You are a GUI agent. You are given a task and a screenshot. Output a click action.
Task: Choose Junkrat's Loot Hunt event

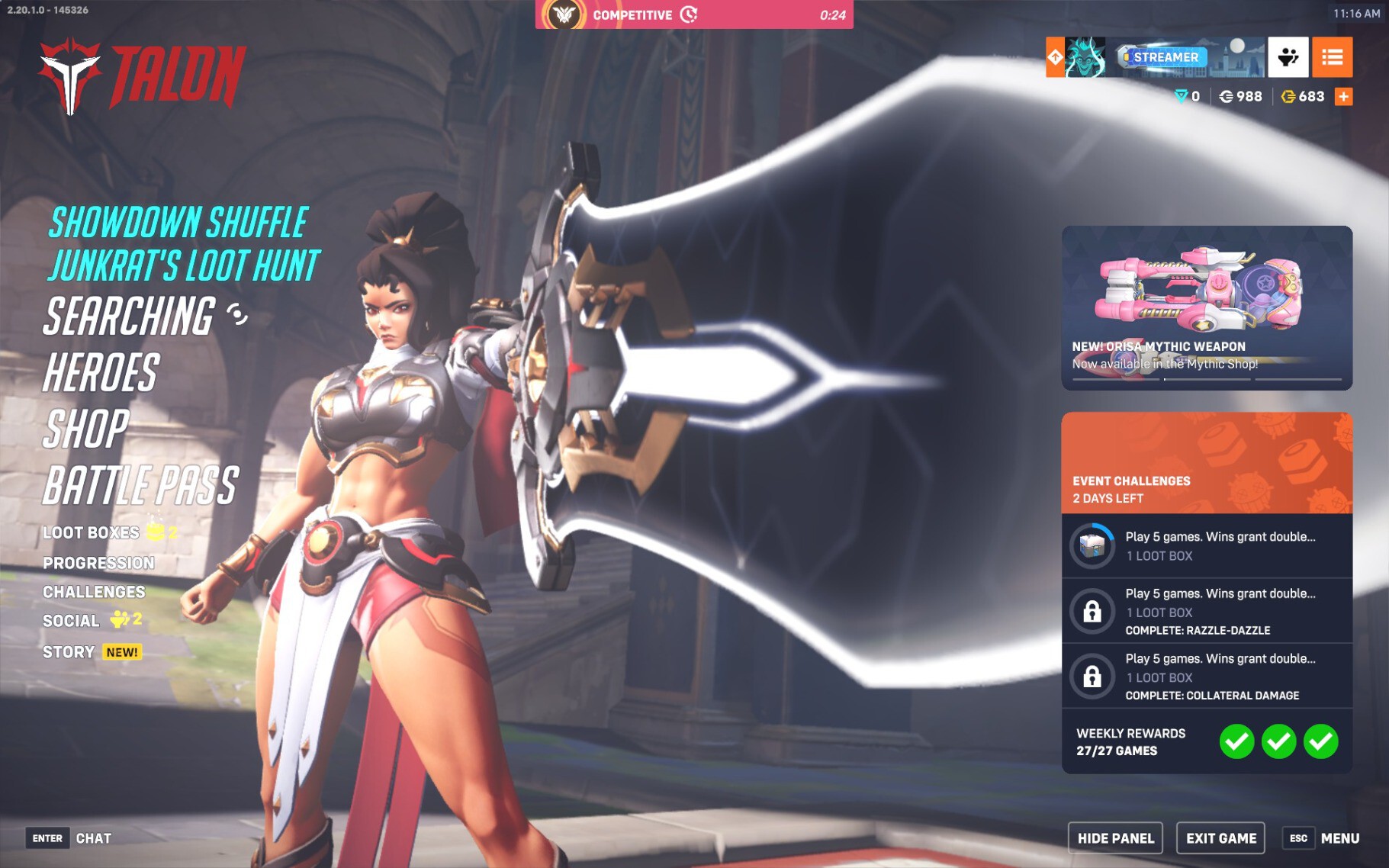(x=184, y=265)
